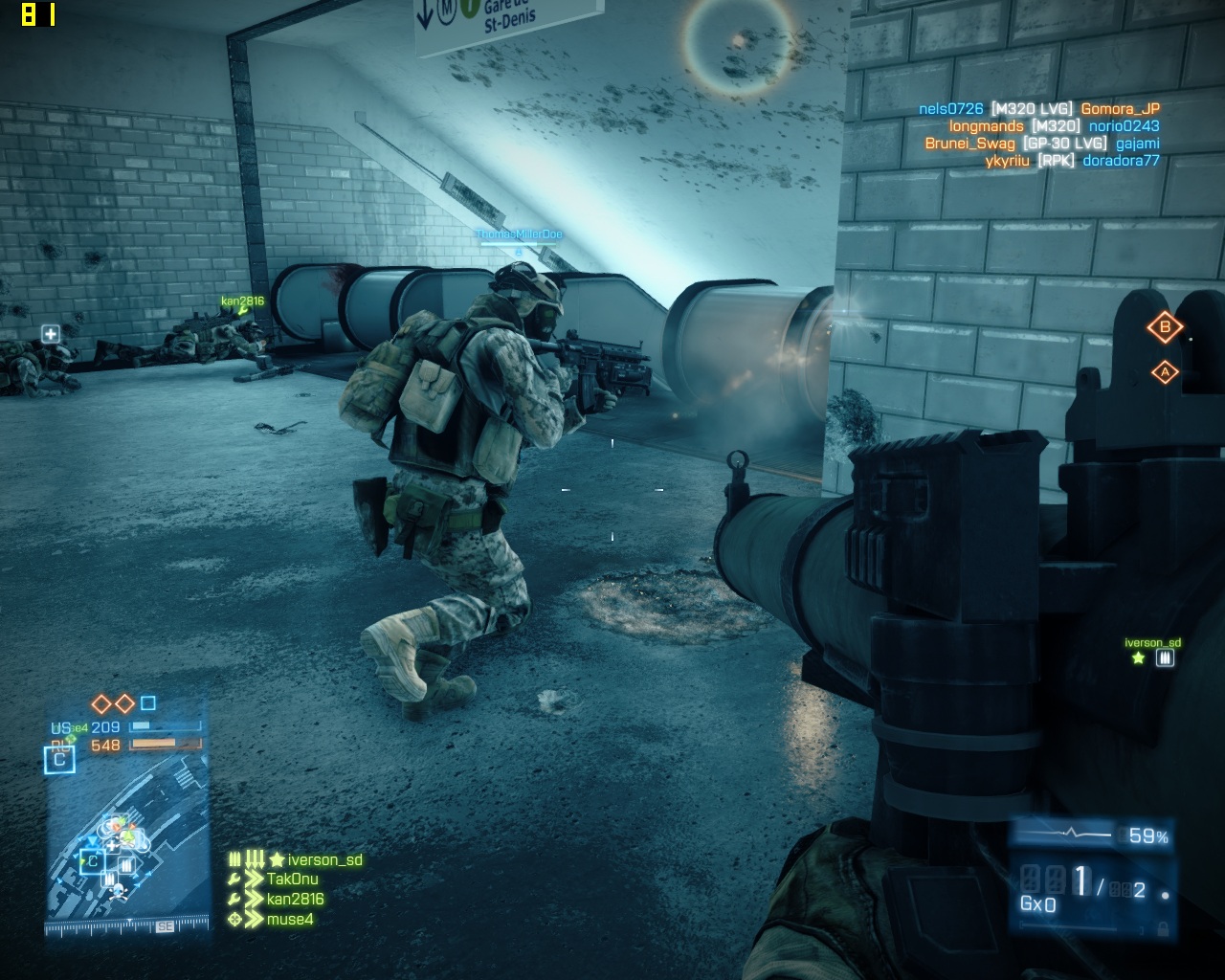Pick kan2816 from the squad list
The height and width of the screenshot is (980, 1225).
[295, 899]
